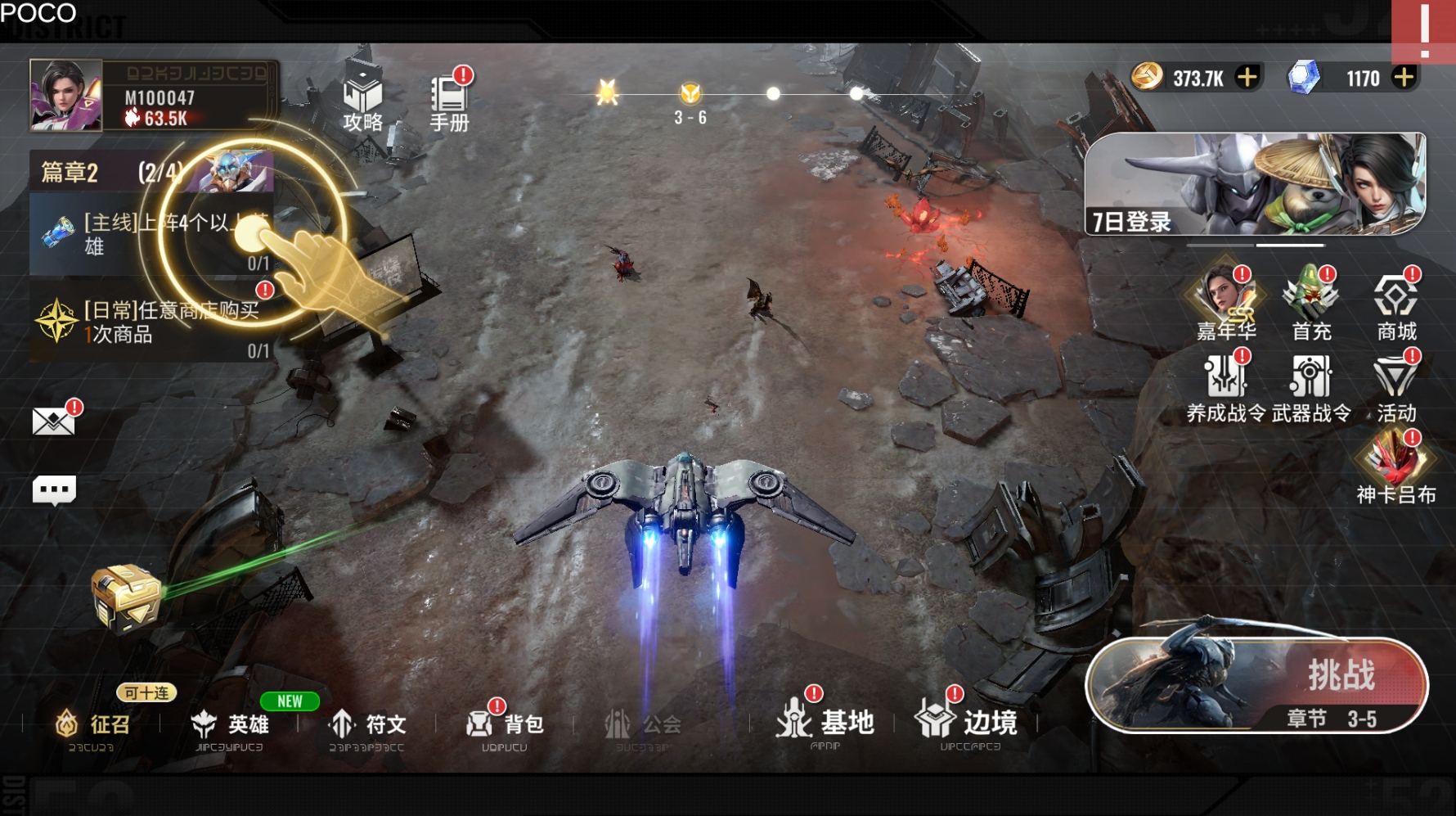
Task: Open the 活动 events menu
Action: (x=1396, y=386)
